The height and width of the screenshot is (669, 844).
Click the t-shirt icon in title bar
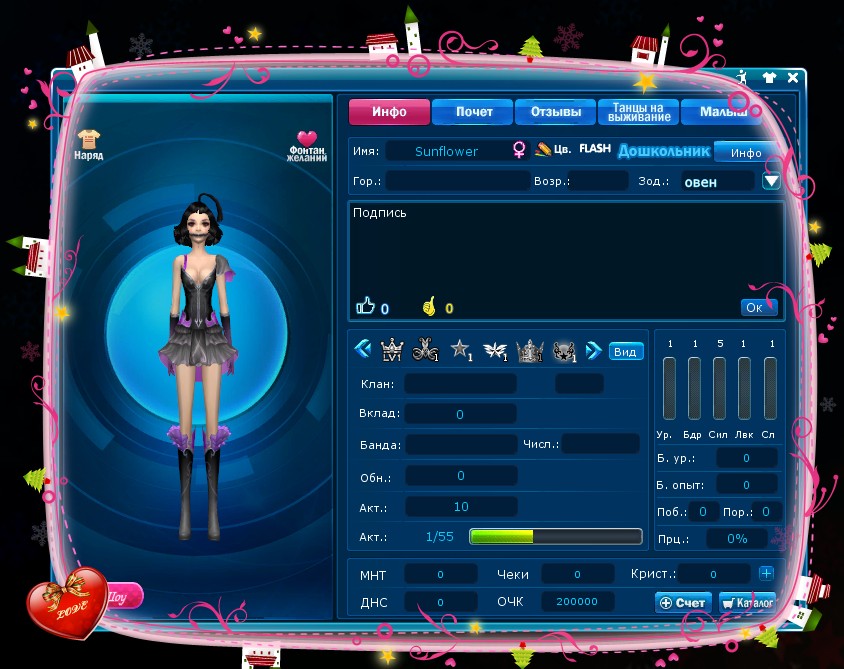pyautogui.click(x=768, y=77)
